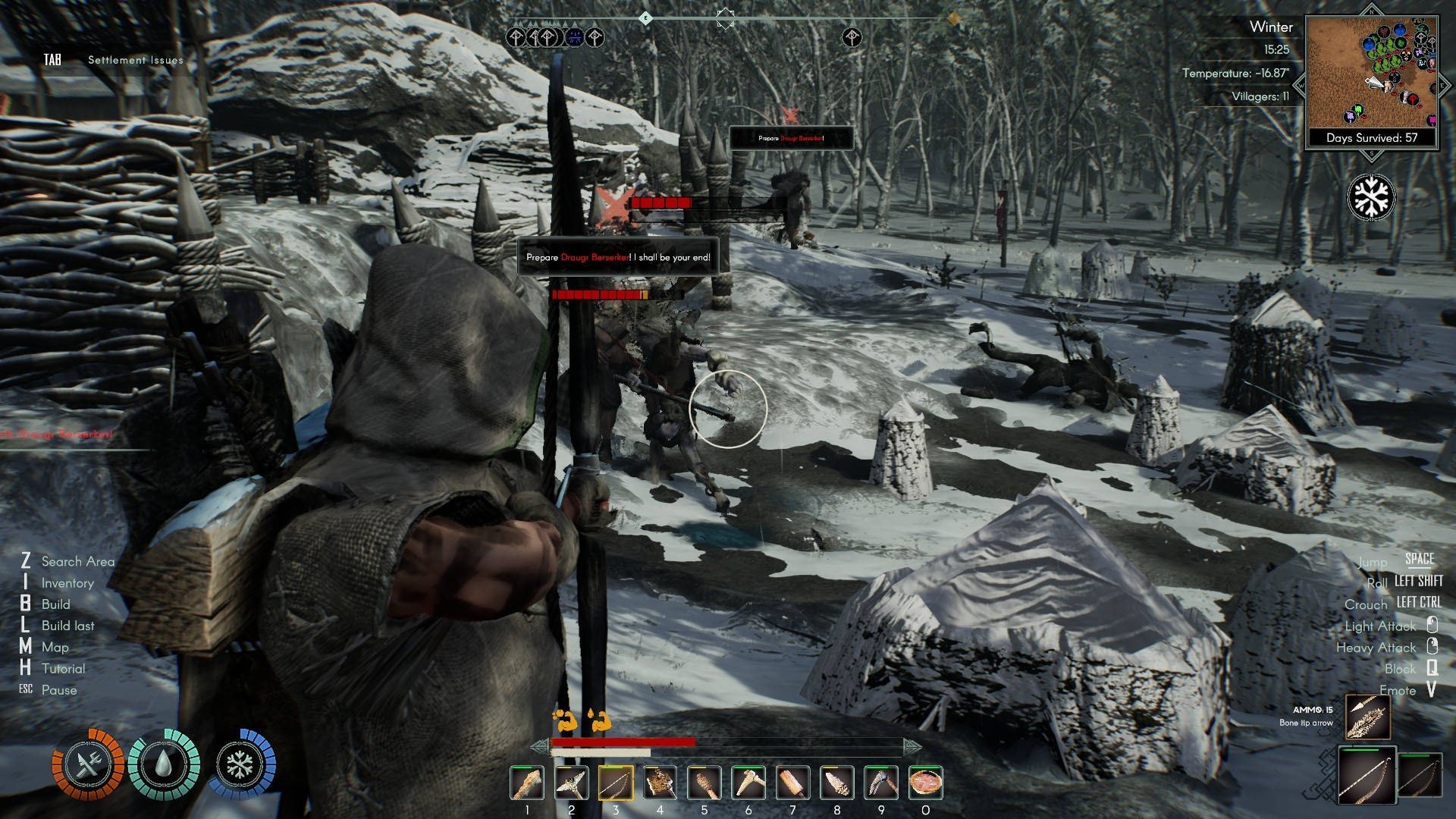Select the hotbar item in slot 4
This screenshot has height=819, width=1456.
(x=660, y=783)
